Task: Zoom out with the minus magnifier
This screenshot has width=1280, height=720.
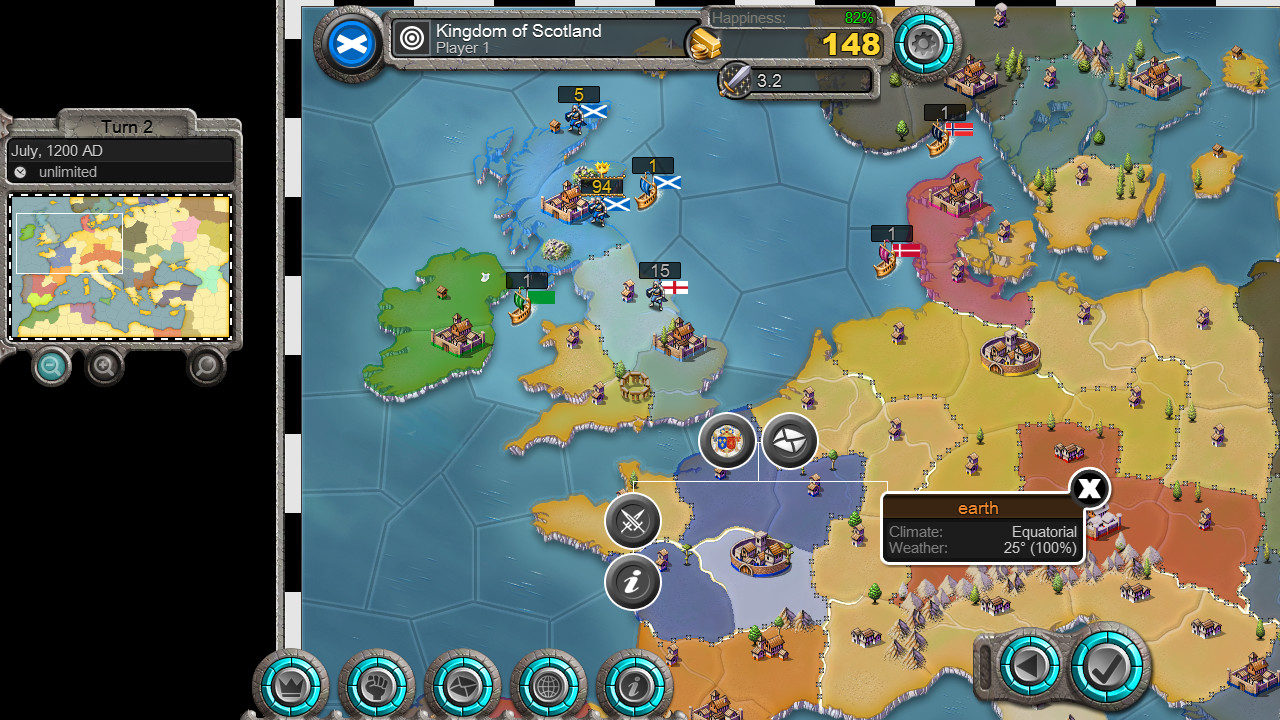Action: (51, 367)
